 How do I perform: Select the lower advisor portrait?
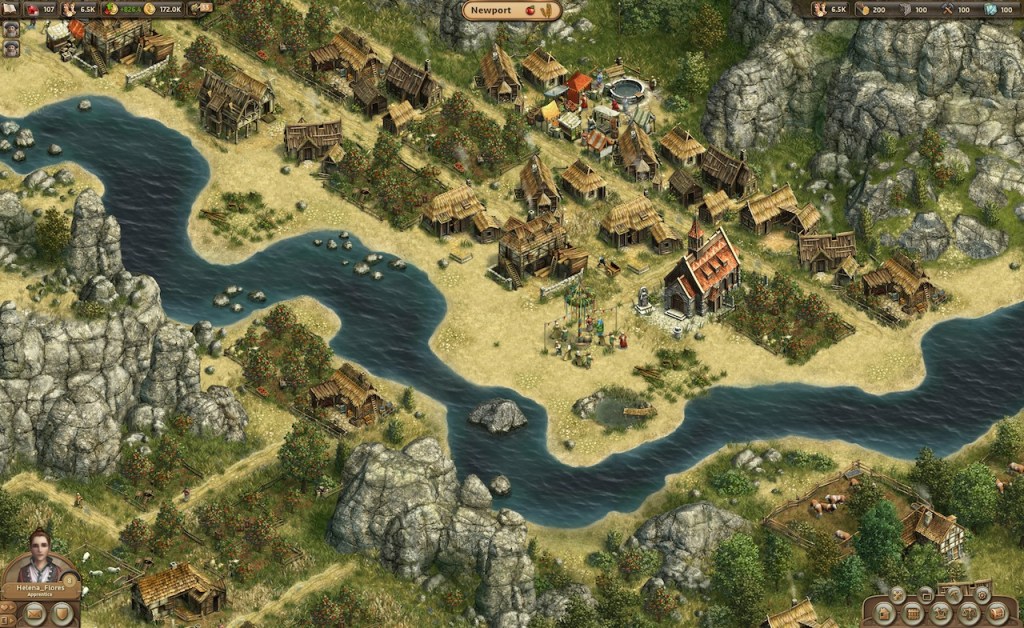pos(11,47)
